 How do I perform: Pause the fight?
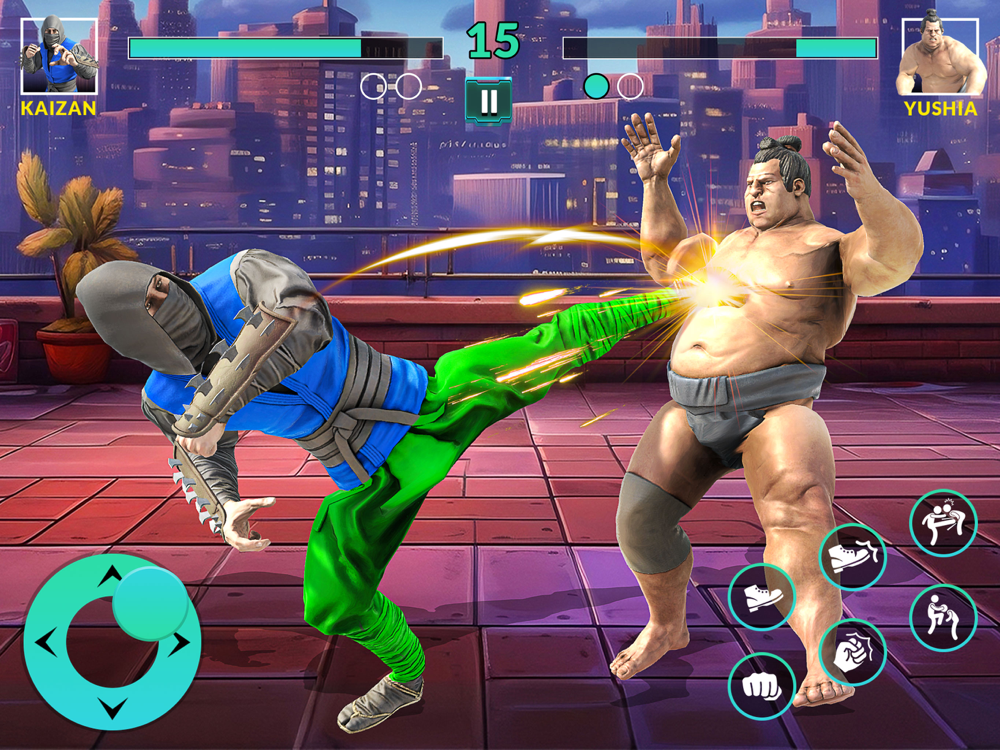489,101
